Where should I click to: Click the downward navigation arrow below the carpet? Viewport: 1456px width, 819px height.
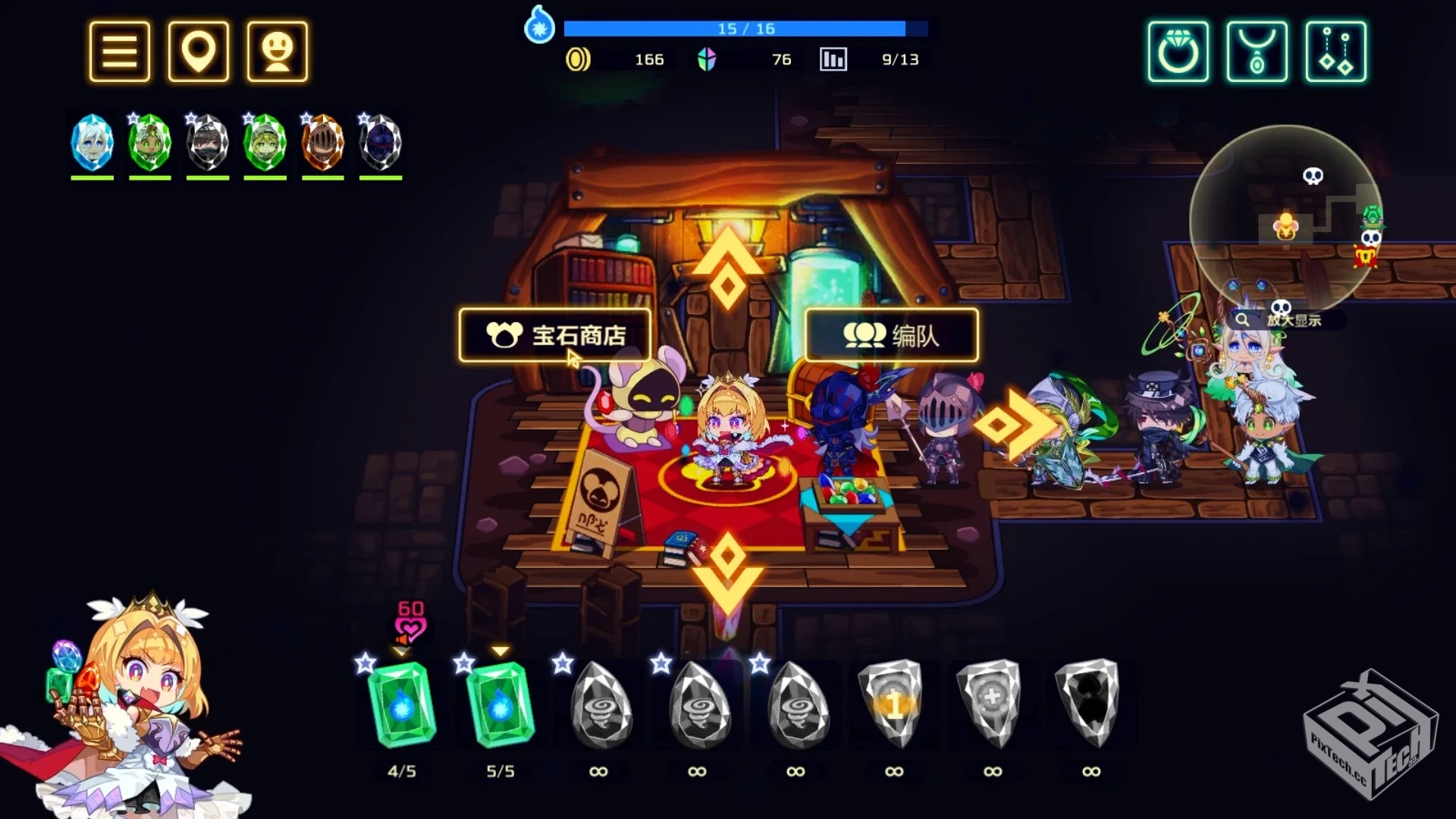pos(730,574)
